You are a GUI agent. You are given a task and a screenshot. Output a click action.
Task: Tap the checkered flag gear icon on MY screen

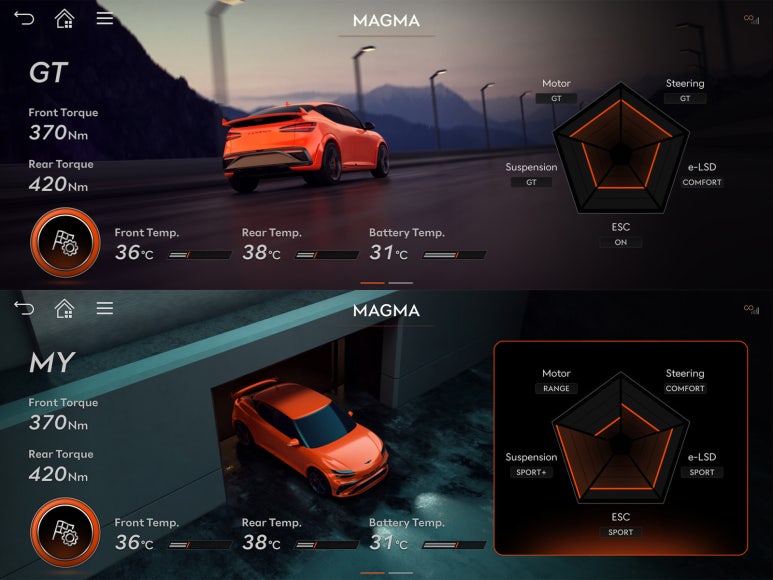click(65, 532)
